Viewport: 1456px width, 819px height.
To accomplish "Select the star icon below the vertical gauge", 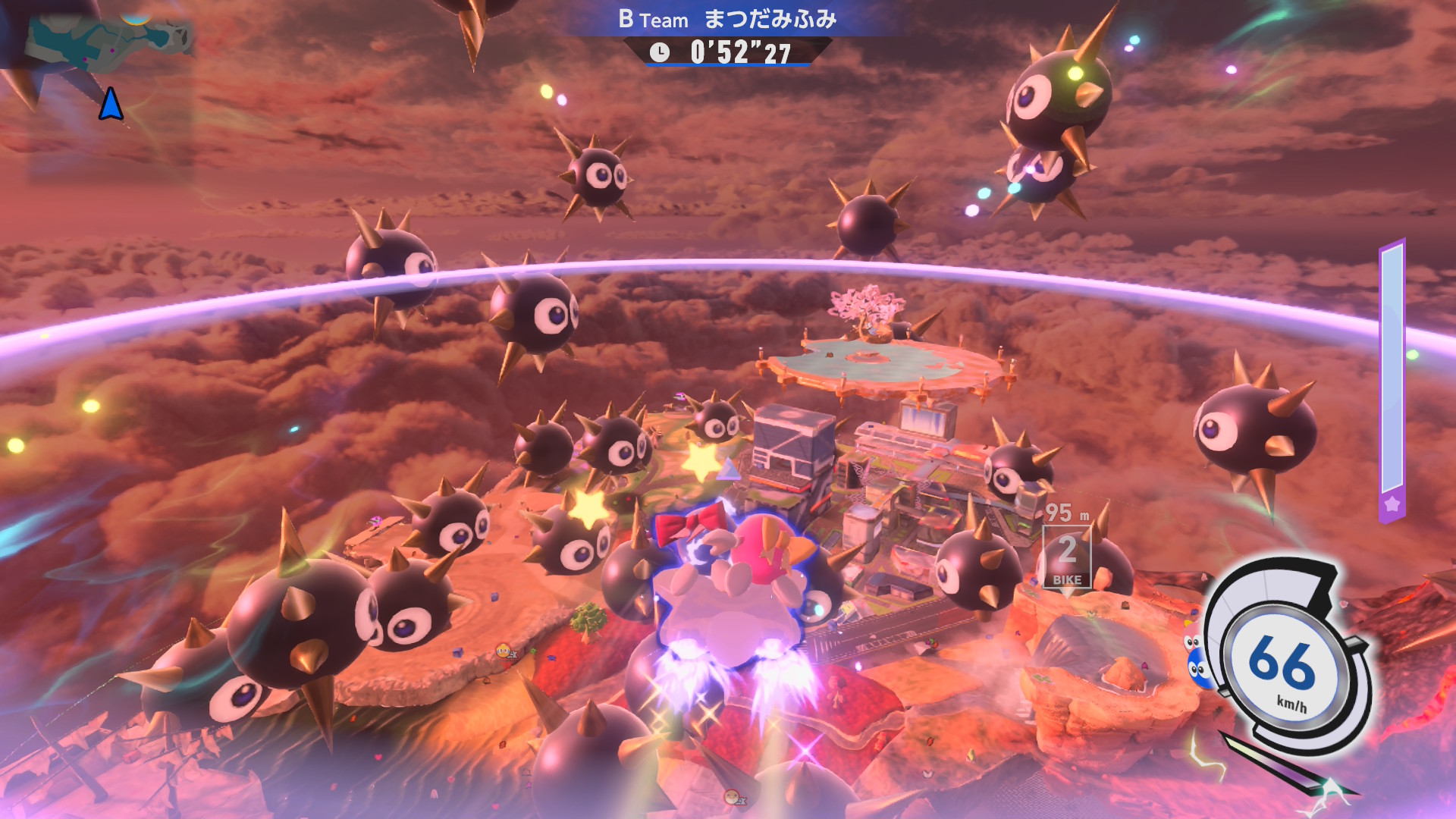I will click(1392, 504).
